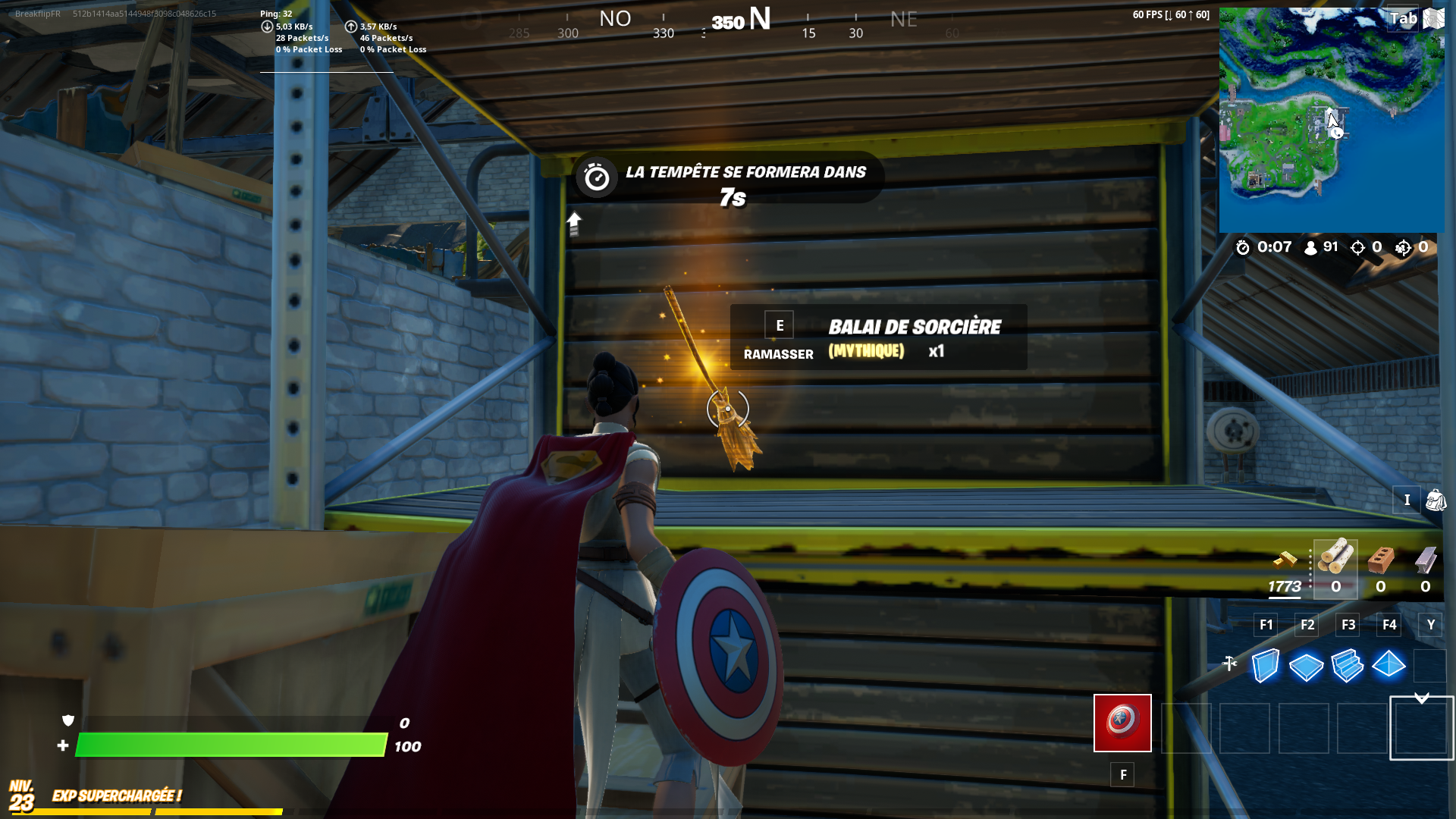Click the wood resource icon
The image size is (1456, 819).
click(1336, 560)
